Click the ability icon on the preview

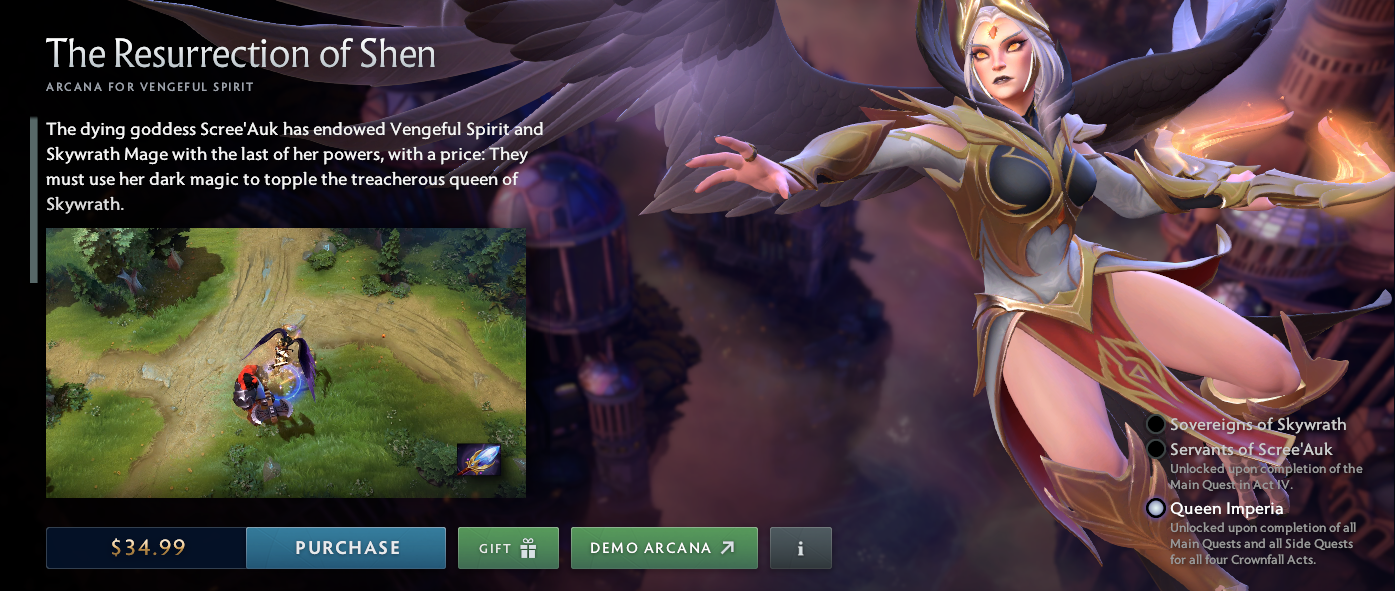478,459
